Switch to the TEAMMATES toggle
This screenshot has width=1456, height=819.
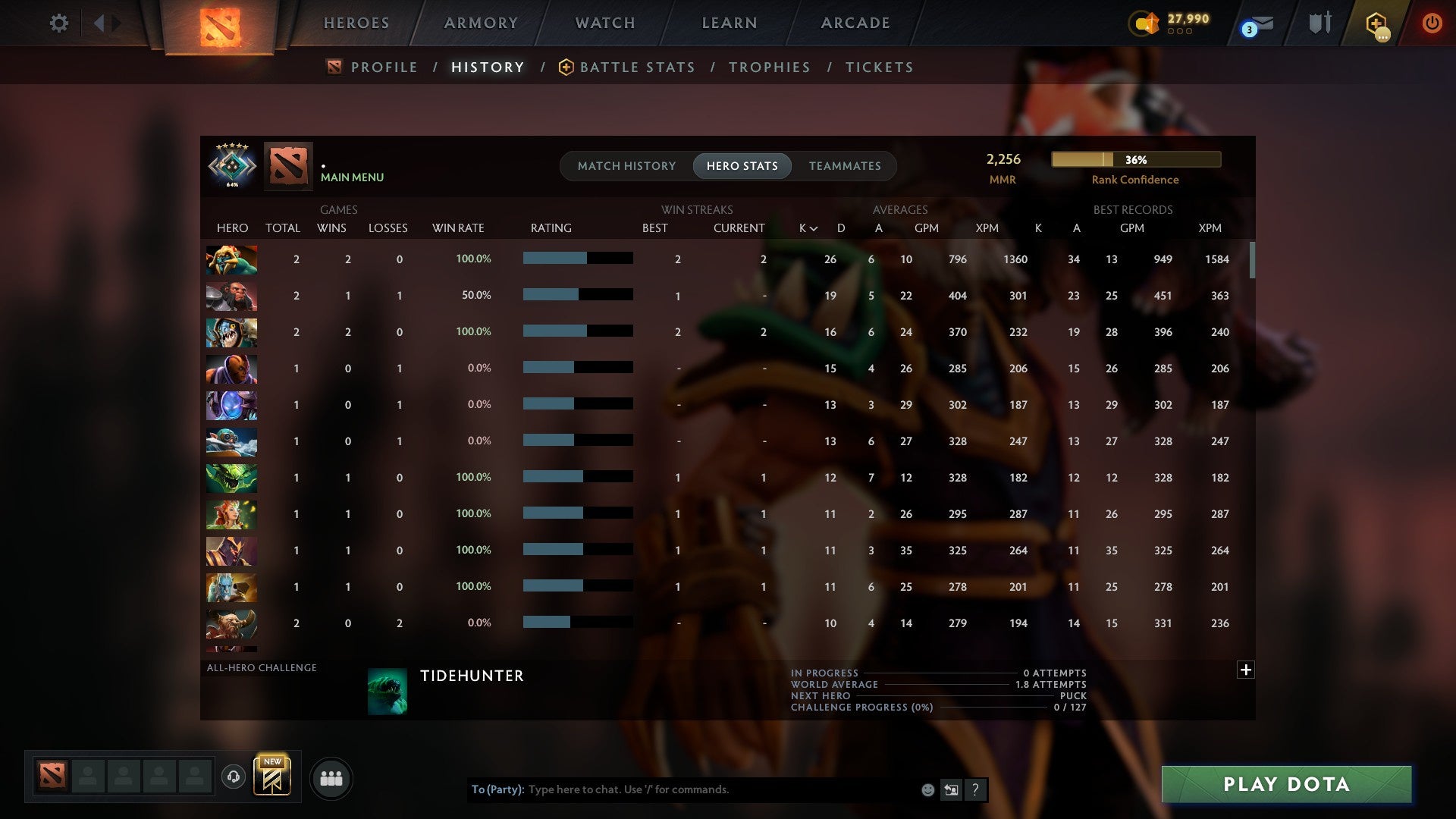[x=845, y=166]
